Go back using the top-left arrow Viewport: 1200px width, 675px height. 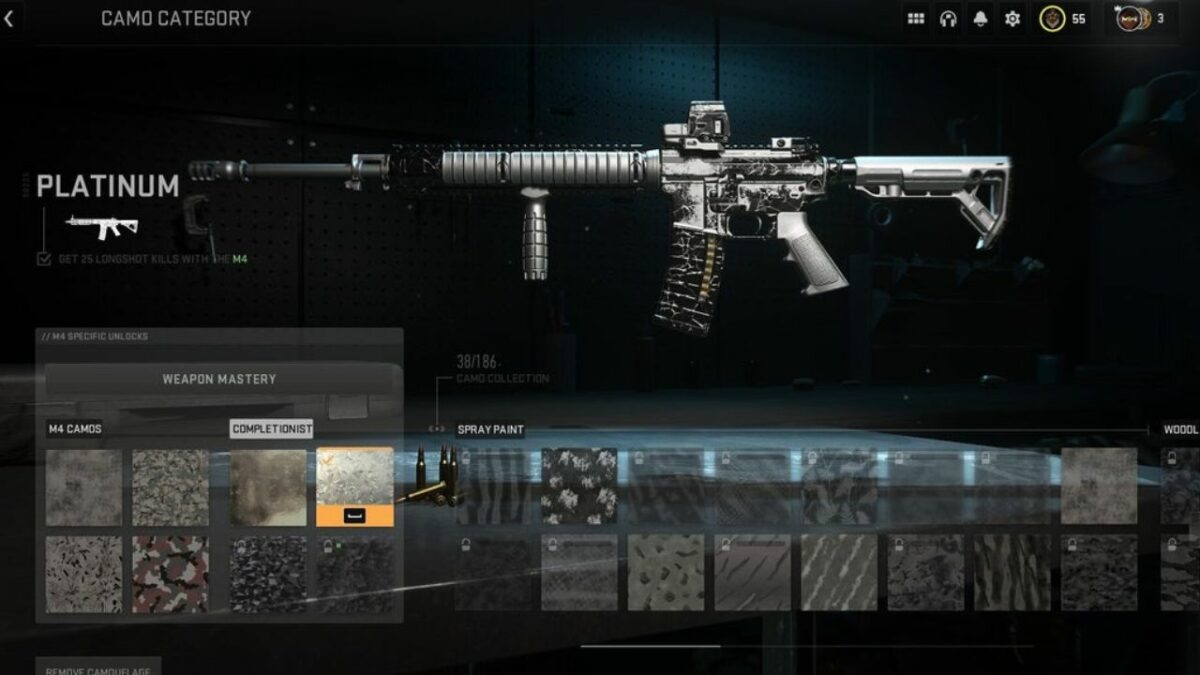point(9,19)
